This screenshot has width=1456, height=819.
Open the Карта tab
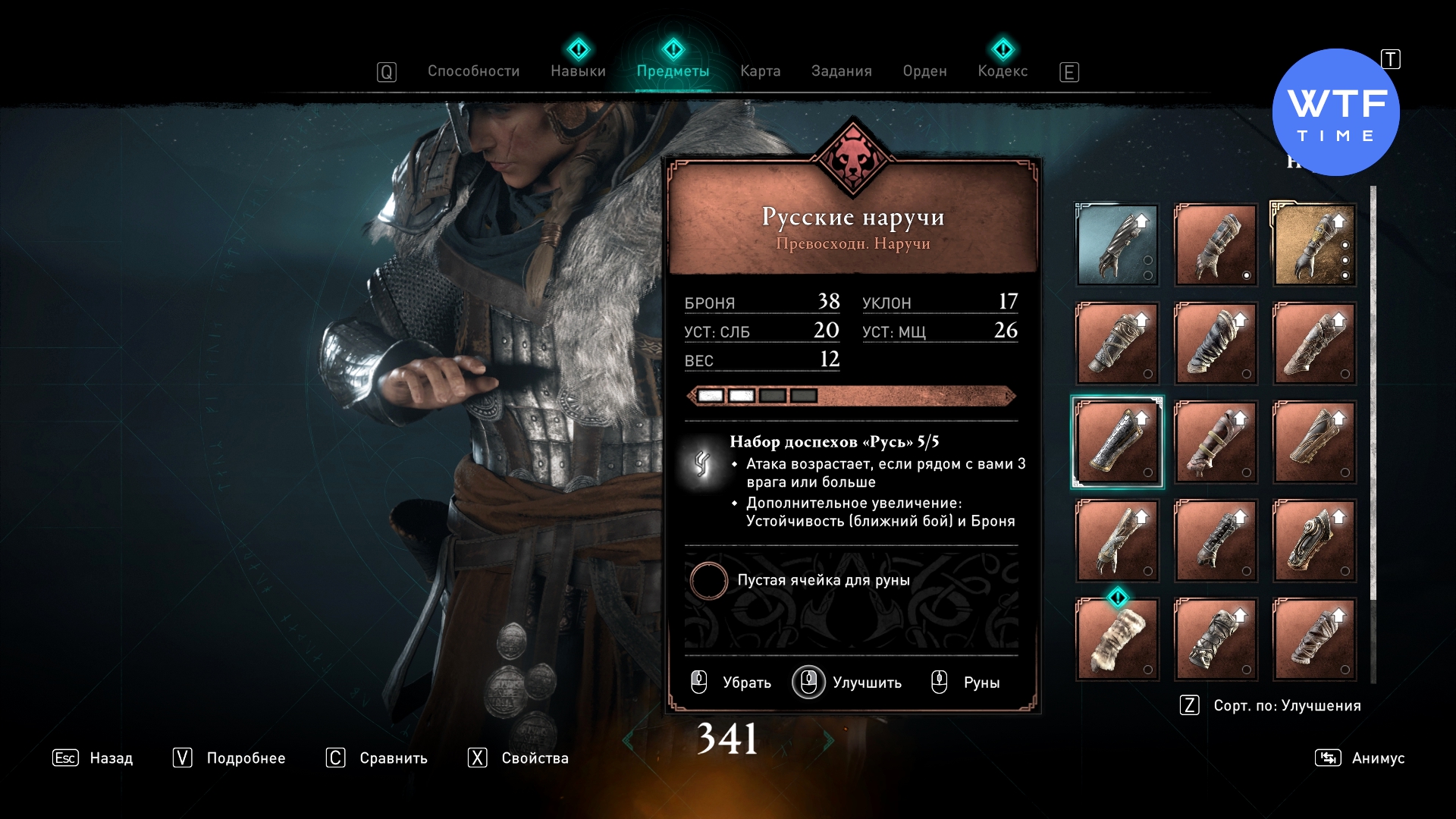(x=760, y=71)
